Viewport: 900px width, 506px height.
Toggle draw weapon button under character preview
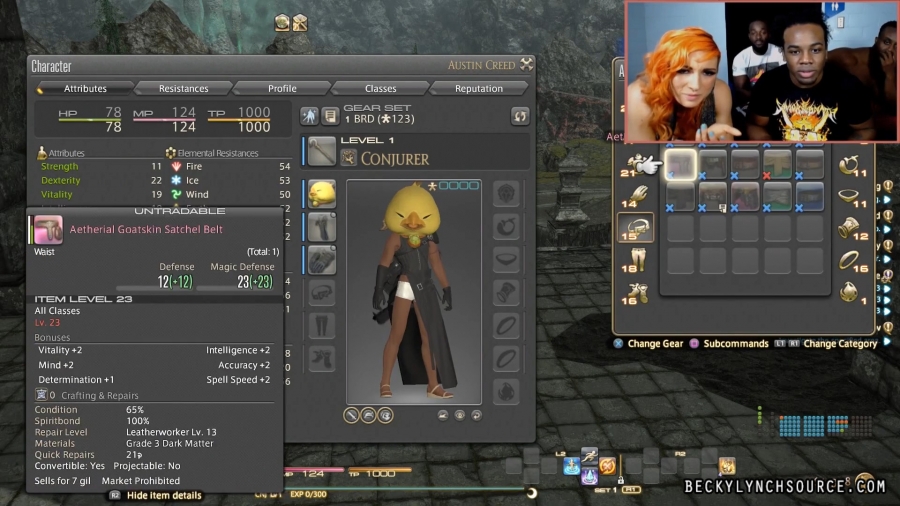point(353,414)
